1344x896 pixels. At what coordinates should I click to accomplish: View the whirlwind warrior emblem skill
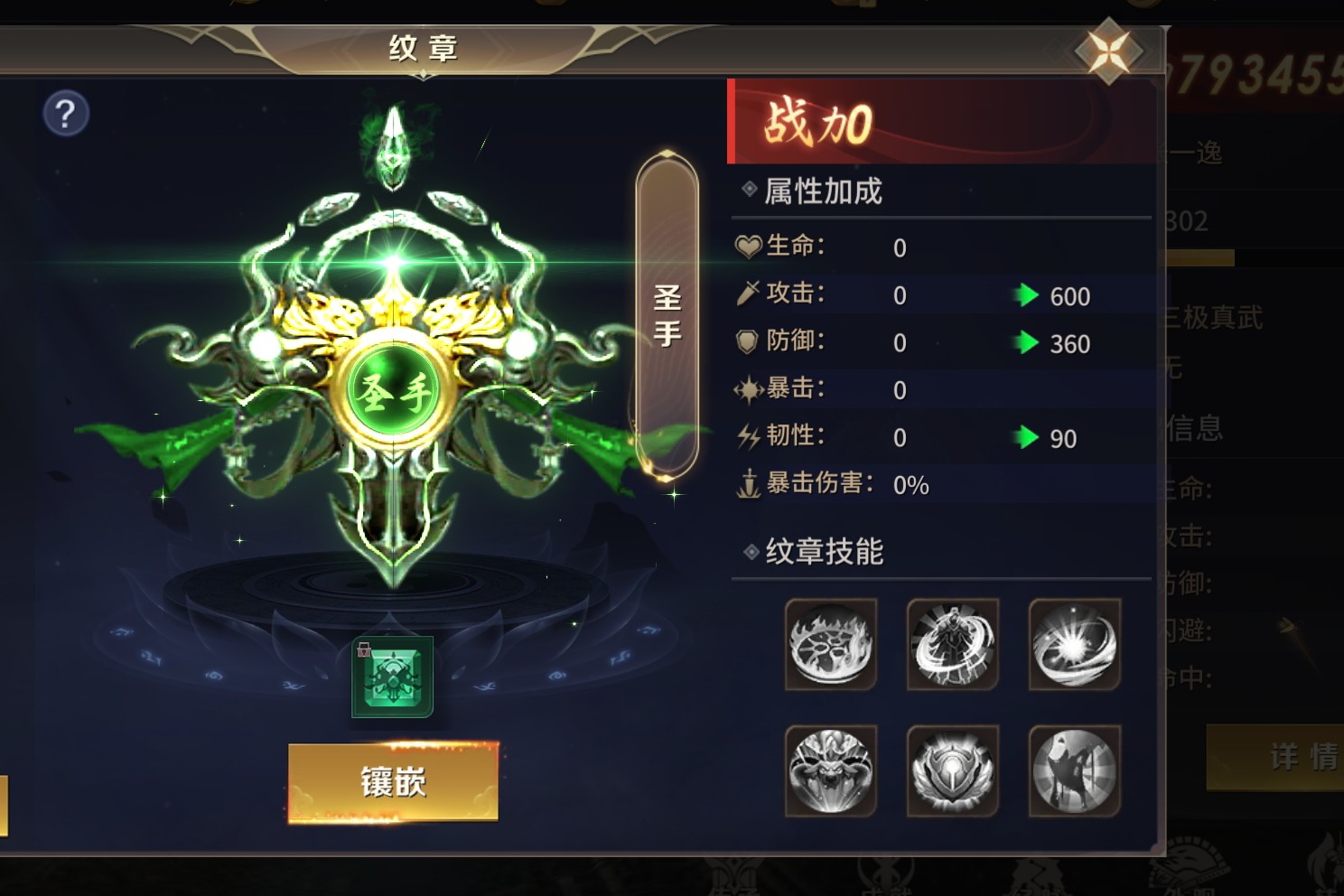click(953, 644)
